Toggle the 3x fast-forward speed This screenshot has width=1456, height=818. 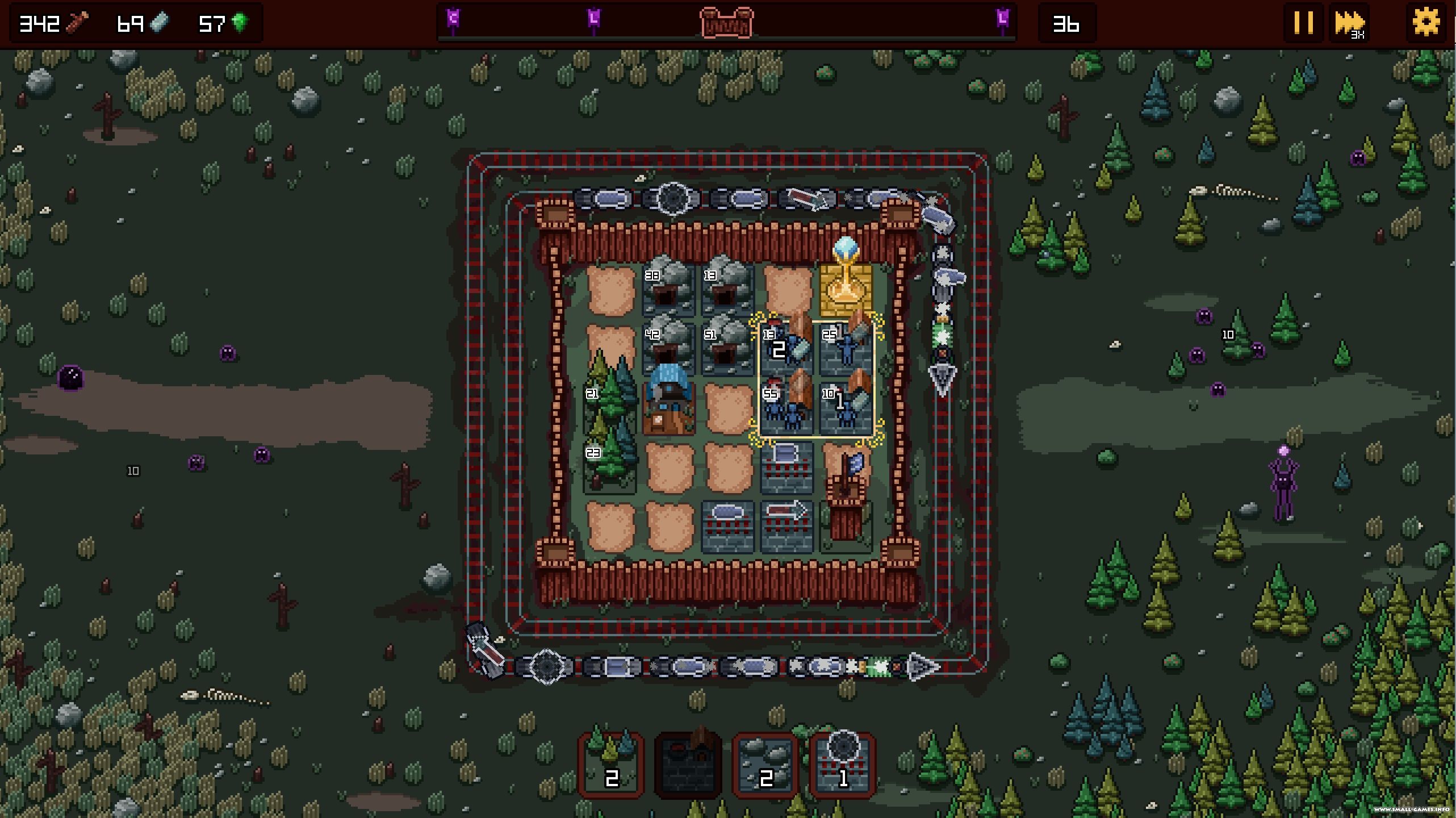click(1349, 23)
